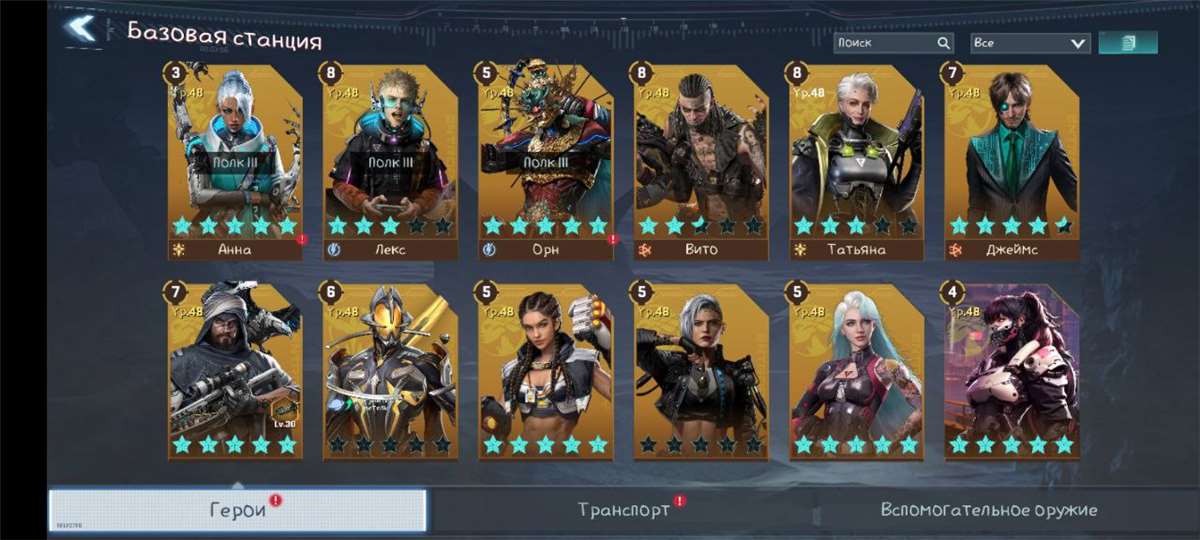Pick the hero card Татьяна
The image size is (1200, 540).
click(856, 160)
